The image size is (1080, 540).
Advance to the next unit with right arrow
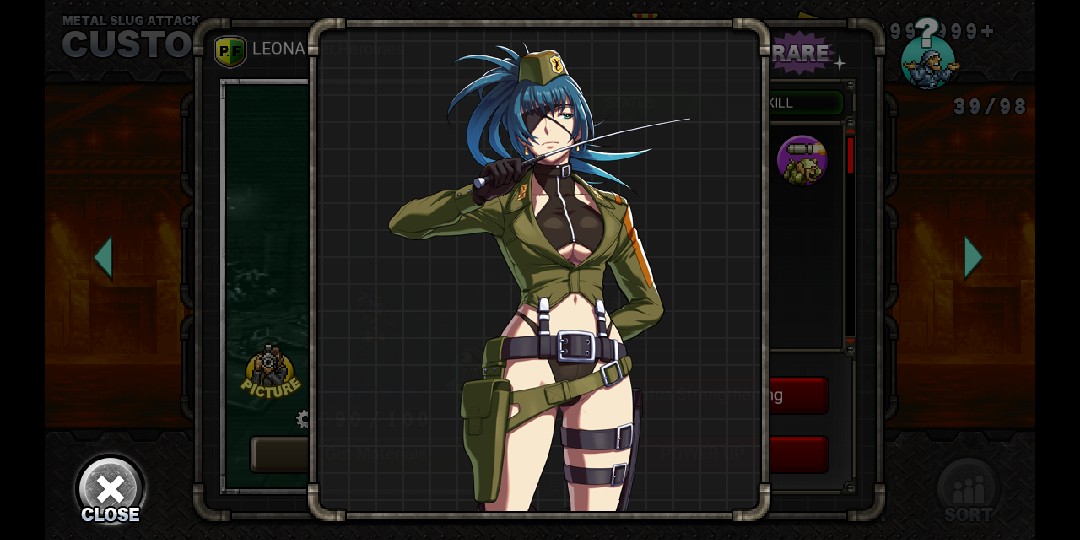(x=973, y=258)
